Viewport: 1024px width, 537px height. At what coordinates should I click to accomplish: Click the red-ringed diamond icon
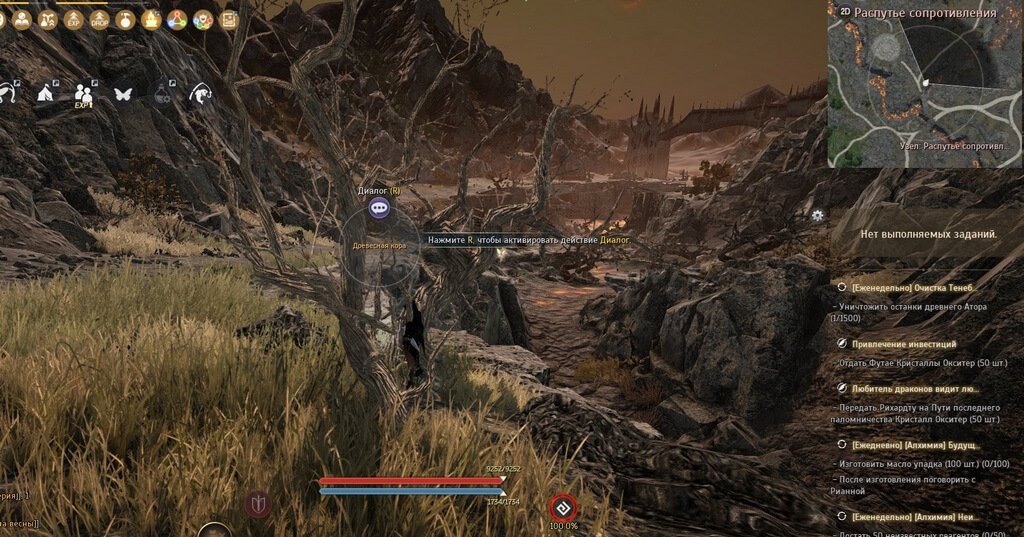564,507
